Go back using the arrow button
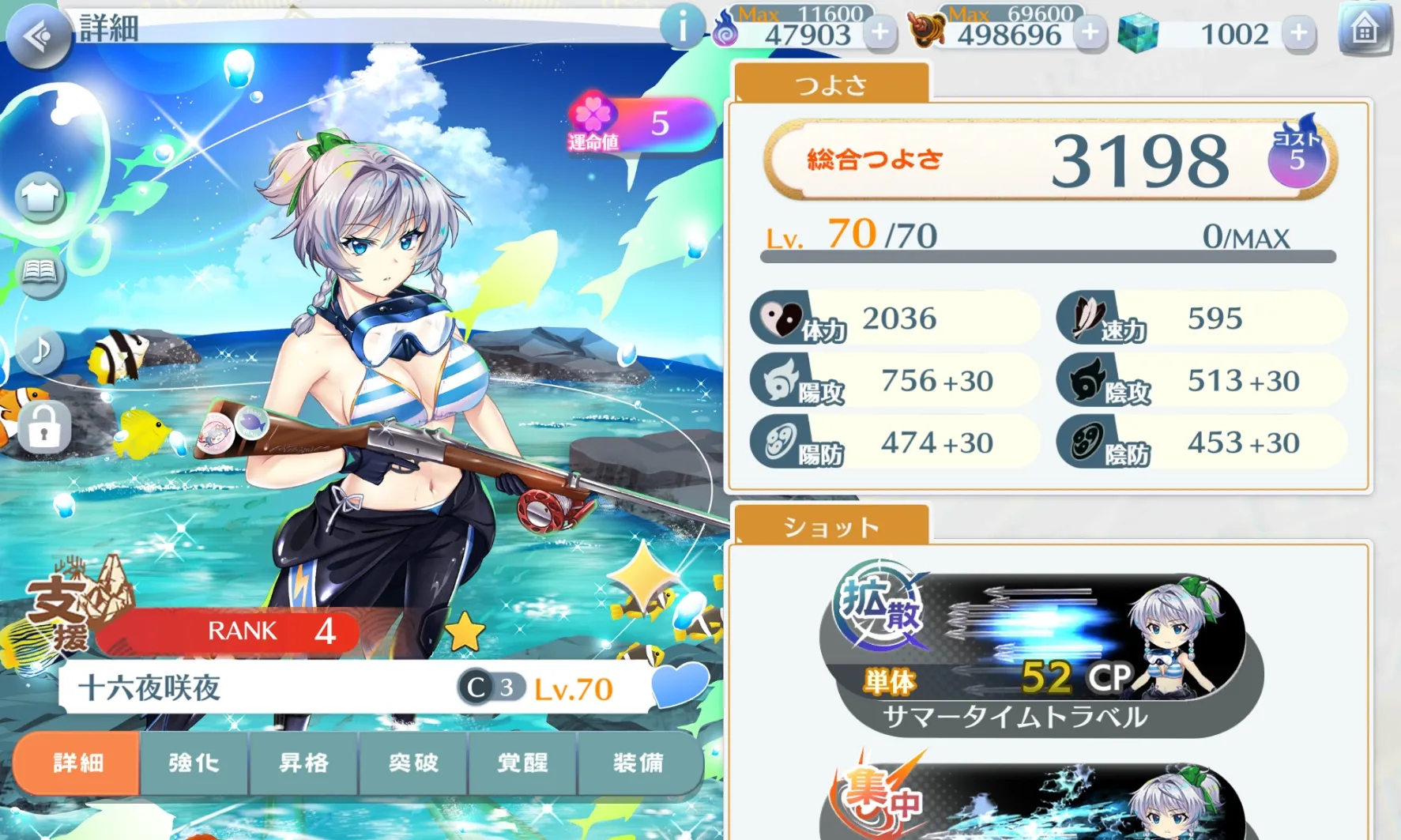The height and width of the screenshot is (840, 1401). click(37, 36)
